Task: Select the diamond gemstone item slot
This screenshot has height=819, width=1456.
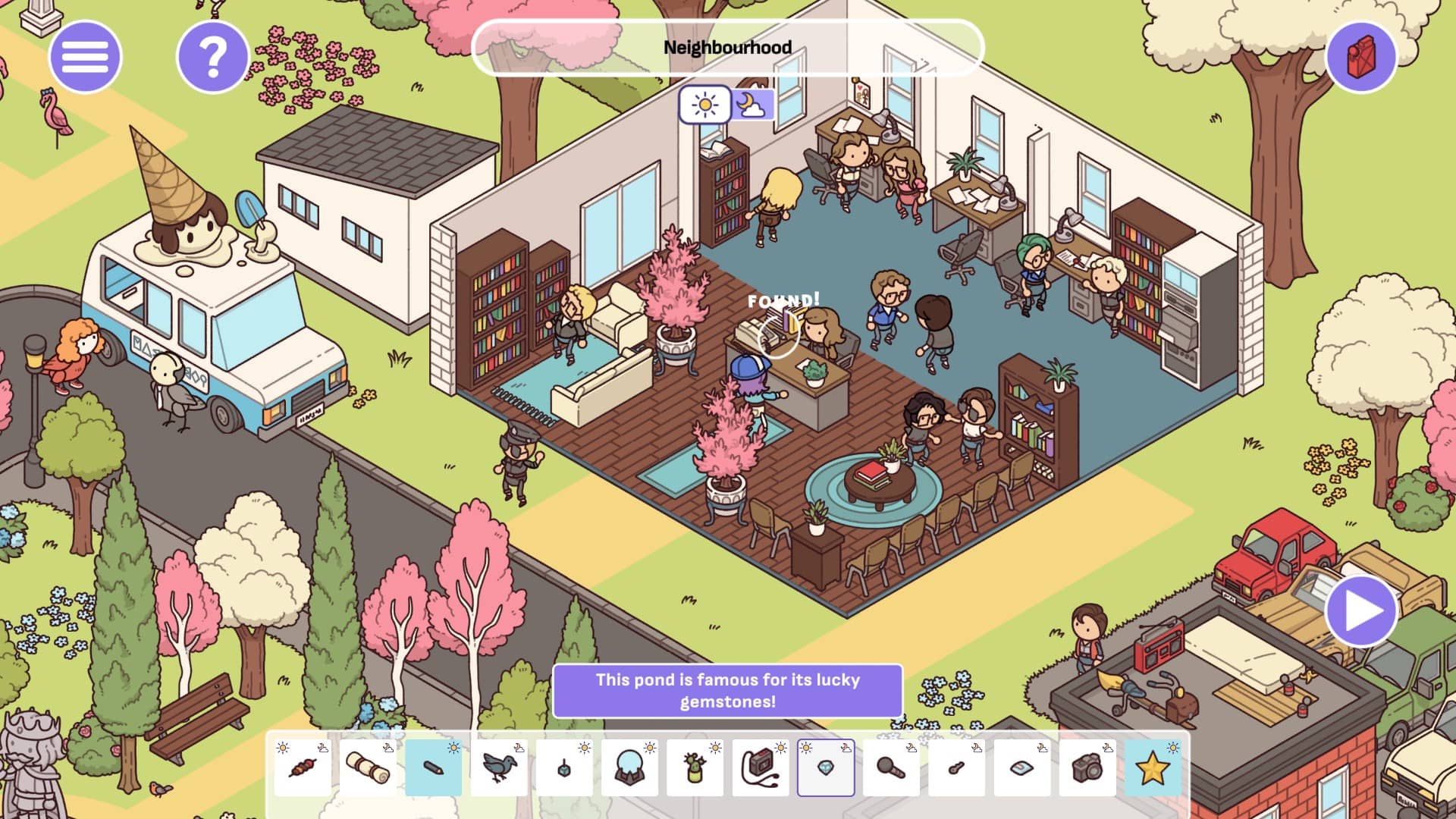Action: (826, 767)
